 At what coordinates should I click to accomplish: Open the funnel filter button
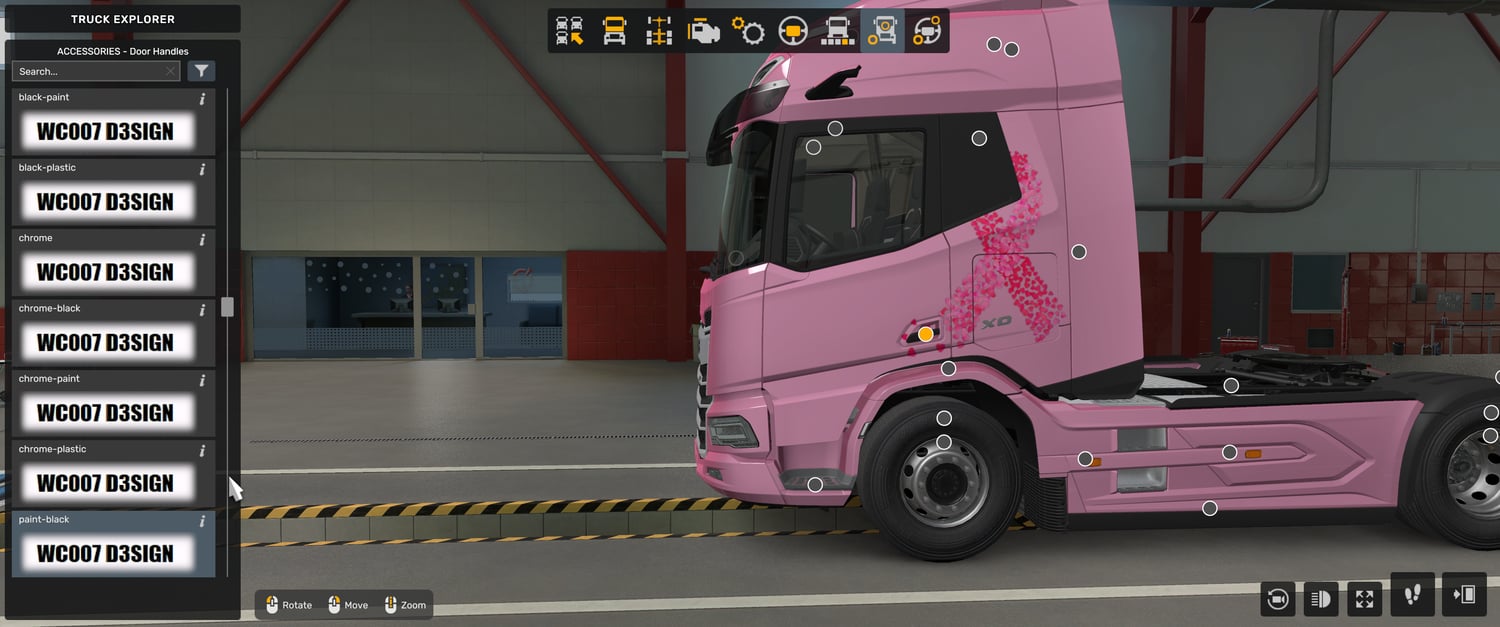tap(202, 71)
